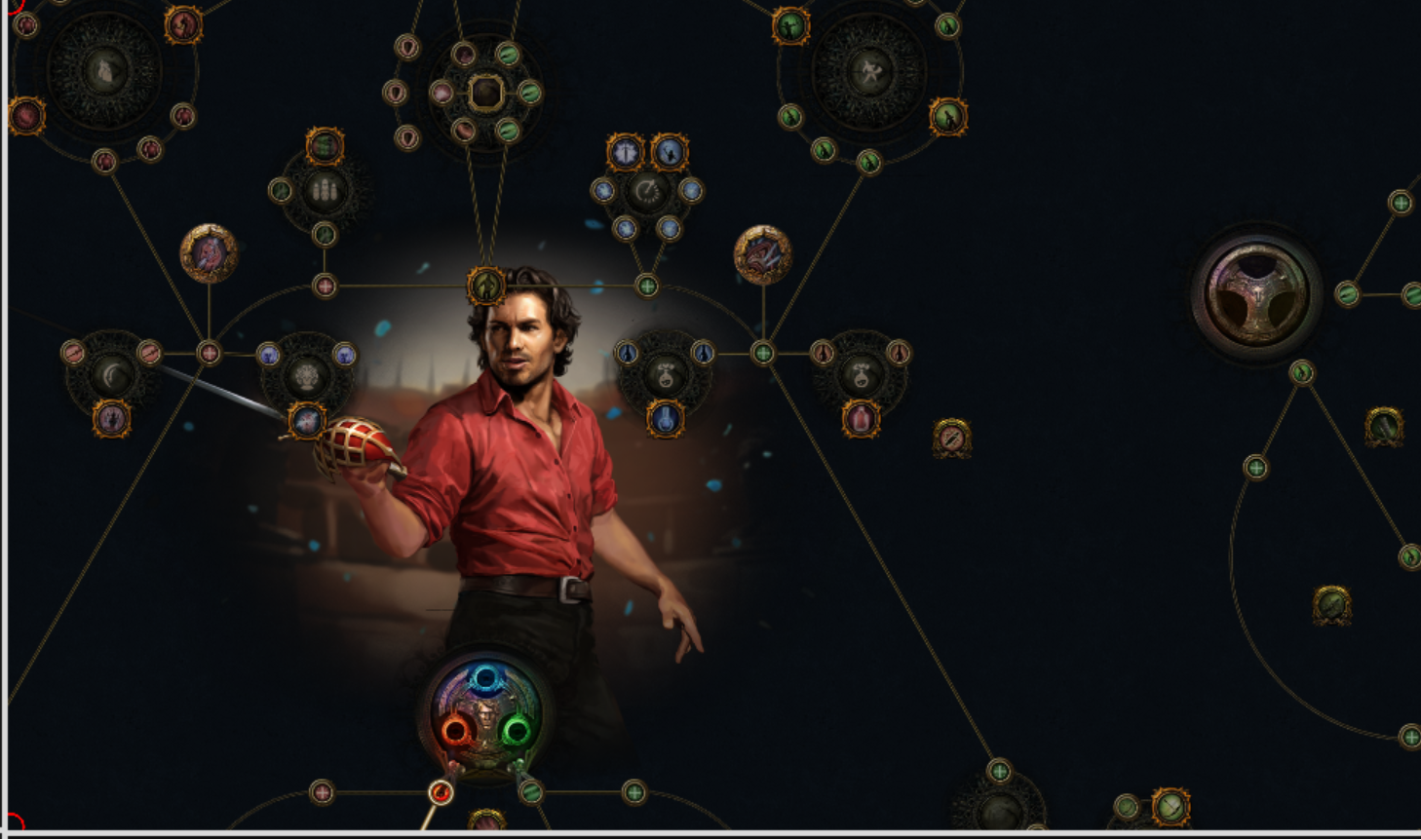Choose the red flask notable passive

(x=861, y=419)
